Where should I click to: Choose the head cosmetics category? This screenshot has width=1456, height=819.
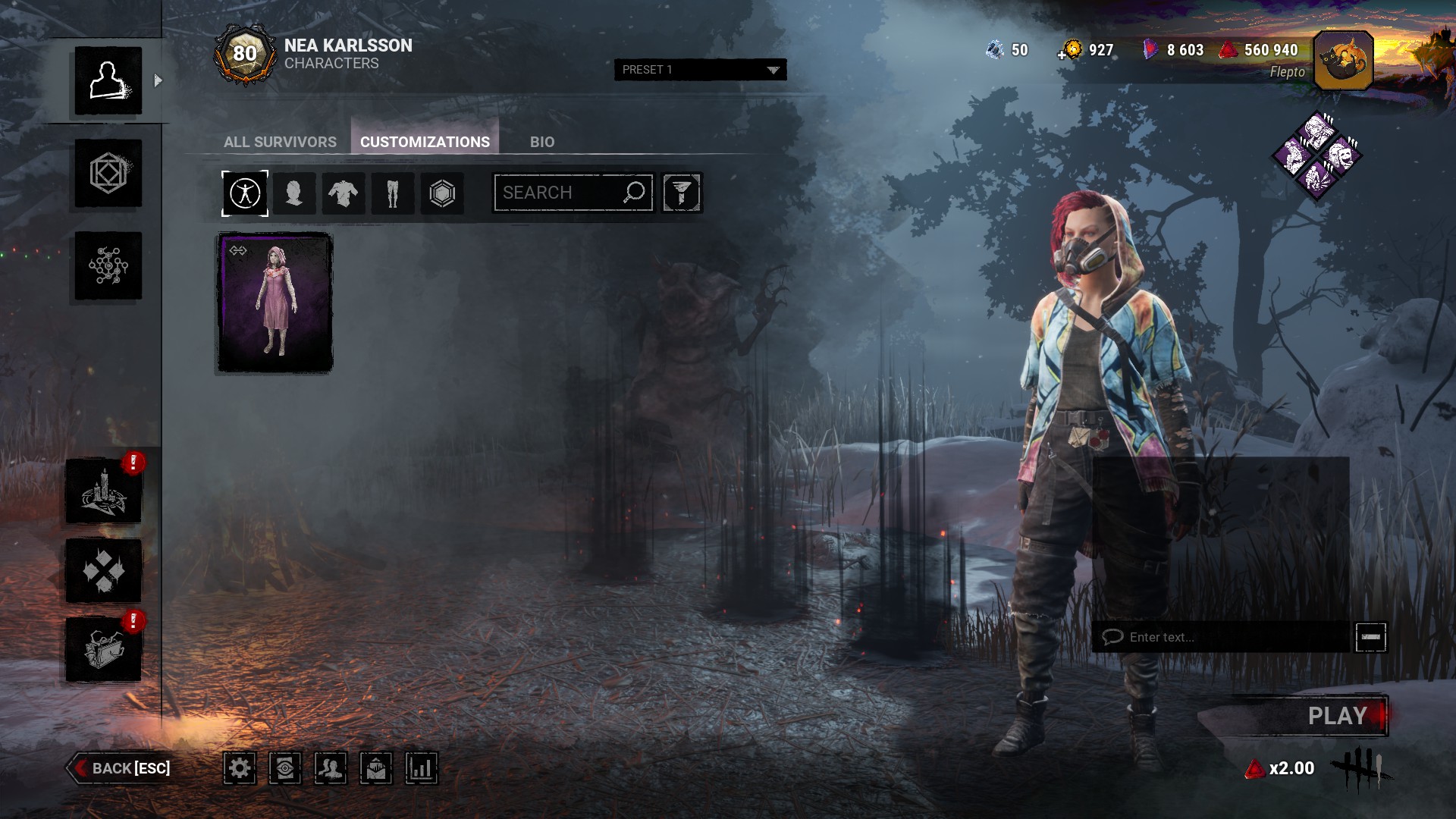click(294, 193)
